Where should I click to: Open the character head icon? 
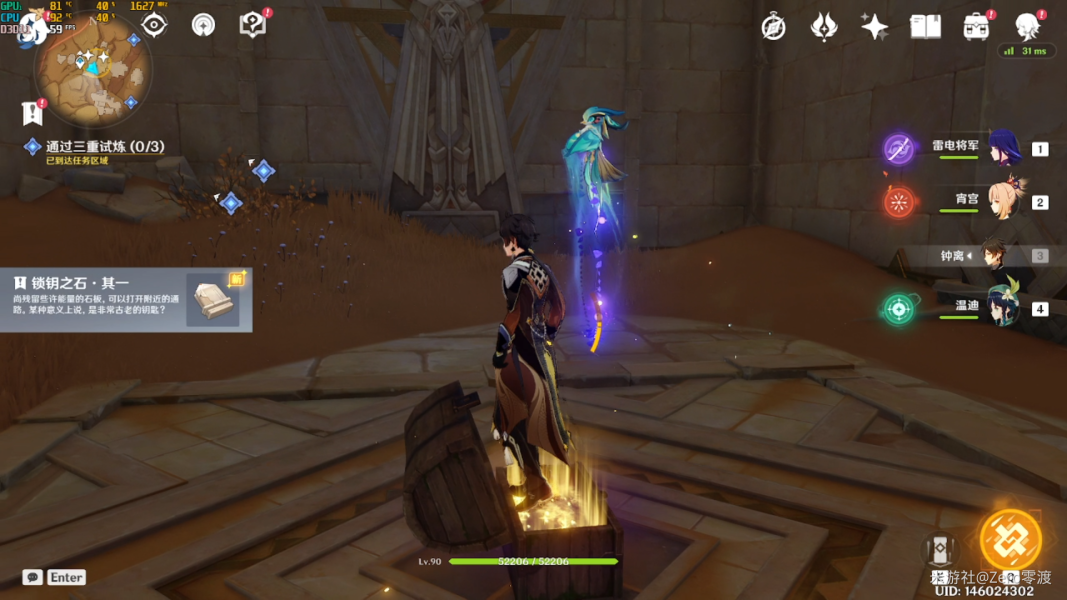1027,26
